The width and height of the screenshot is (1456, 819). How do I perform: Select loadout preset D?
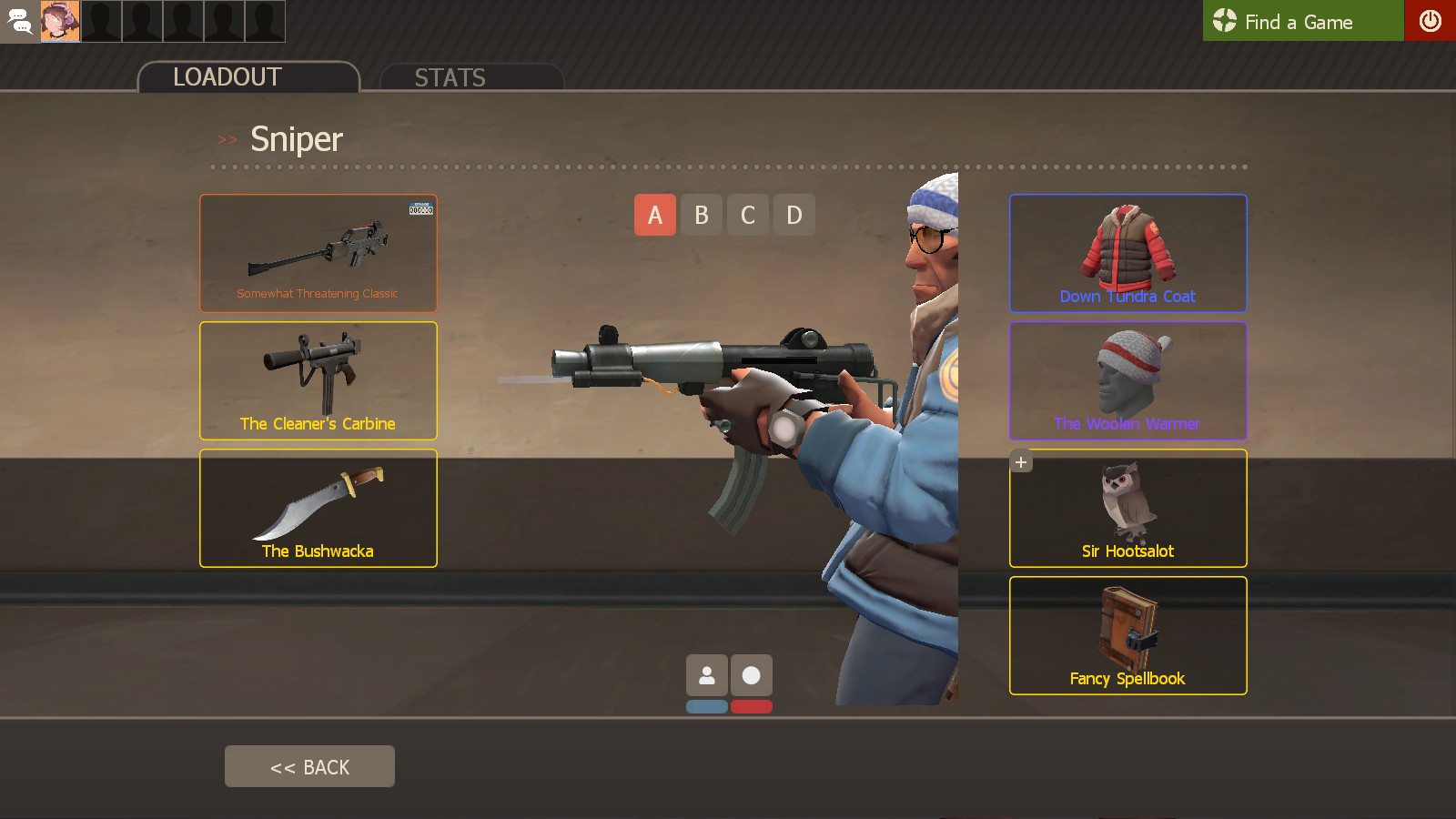coord(794,215)
